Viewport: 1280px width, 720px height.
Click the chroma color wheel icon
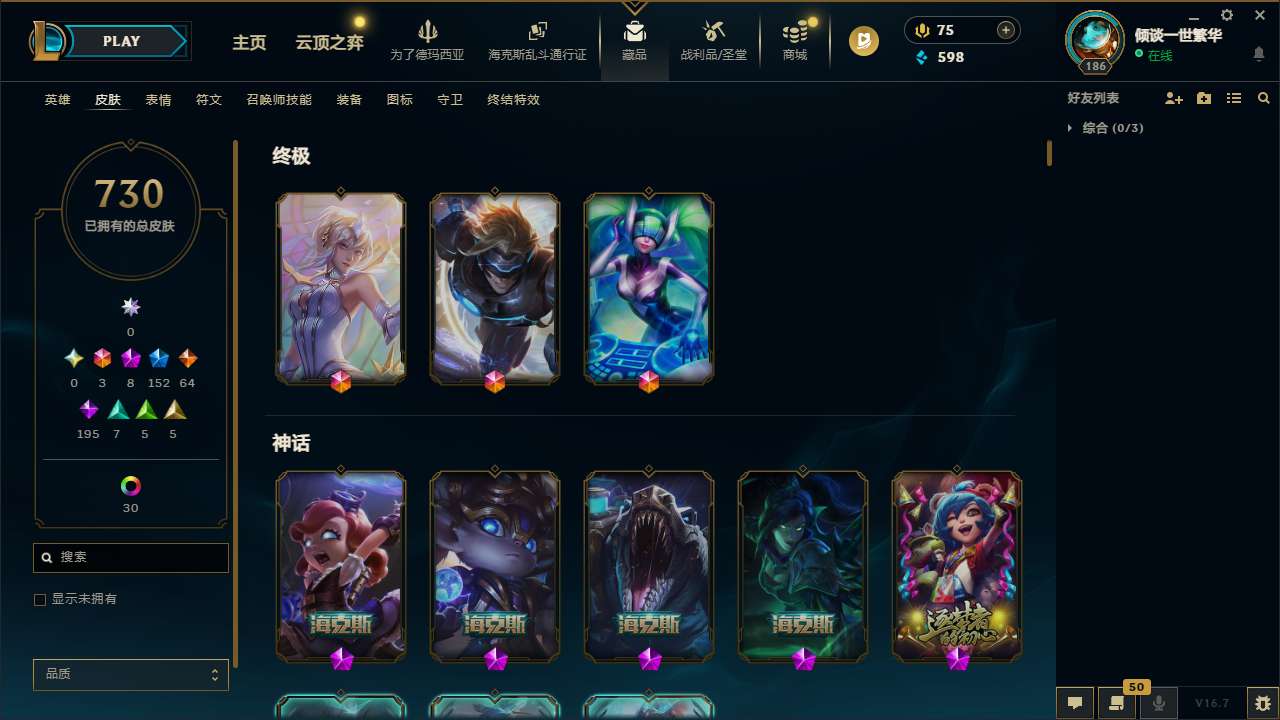coord(130,487)
